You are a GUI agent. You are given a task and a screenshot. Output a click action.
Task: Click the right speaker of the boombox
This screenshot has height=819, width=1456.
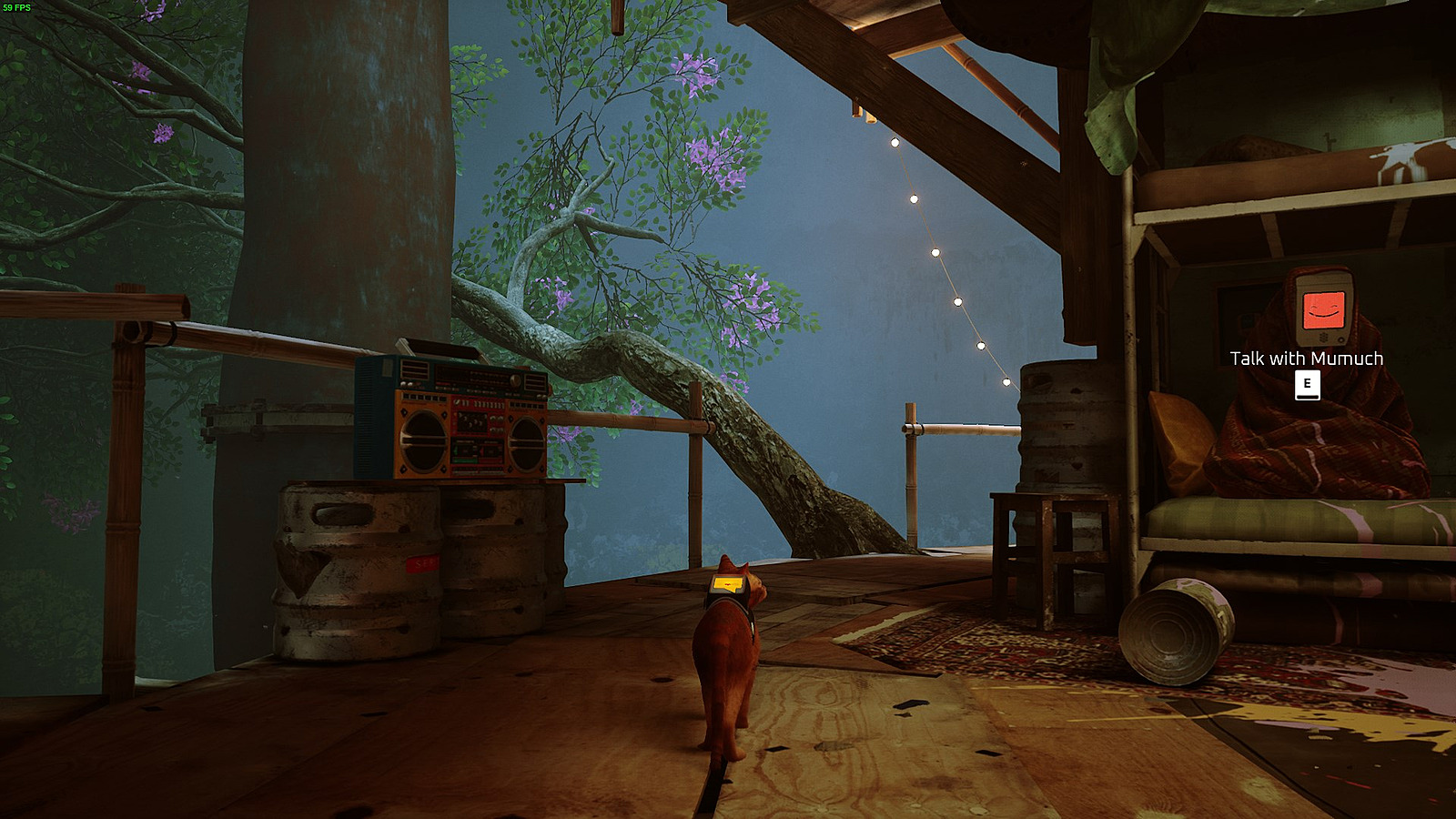click(526, 445)
